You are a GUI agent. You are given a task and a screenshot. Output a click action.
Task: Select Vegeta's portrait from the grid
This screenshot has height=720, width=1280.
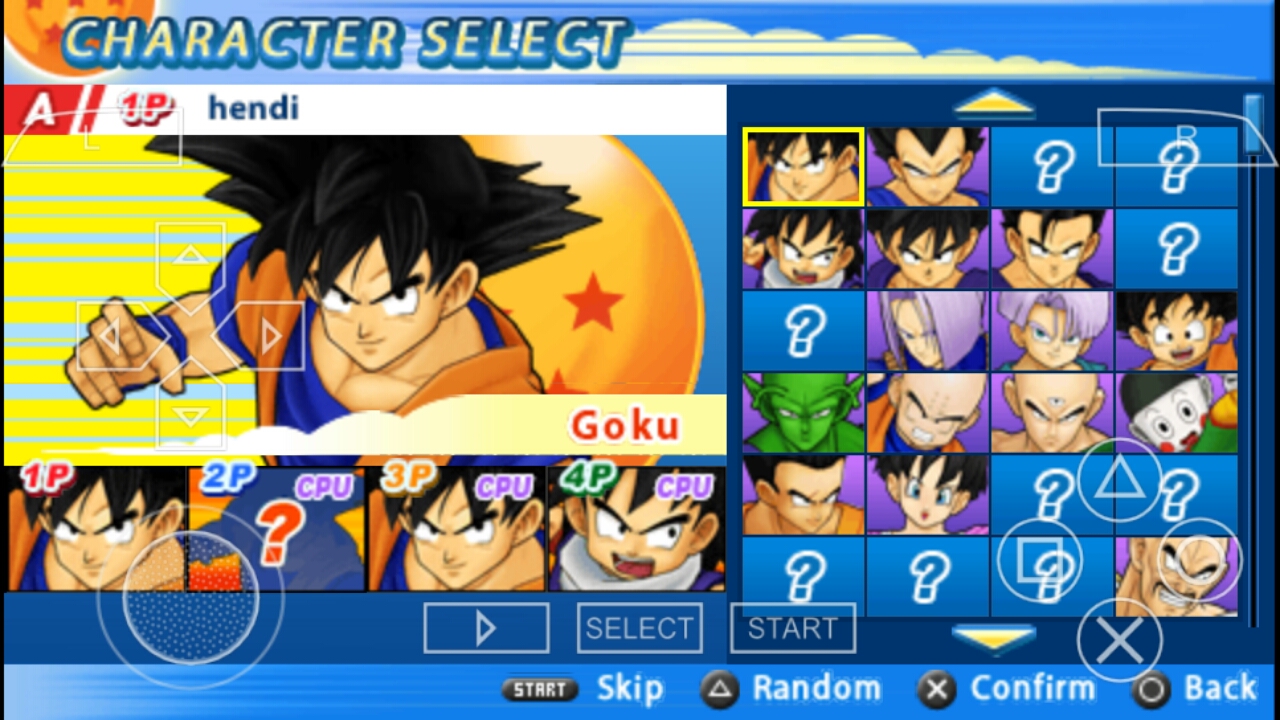click(x=926, y=165)
